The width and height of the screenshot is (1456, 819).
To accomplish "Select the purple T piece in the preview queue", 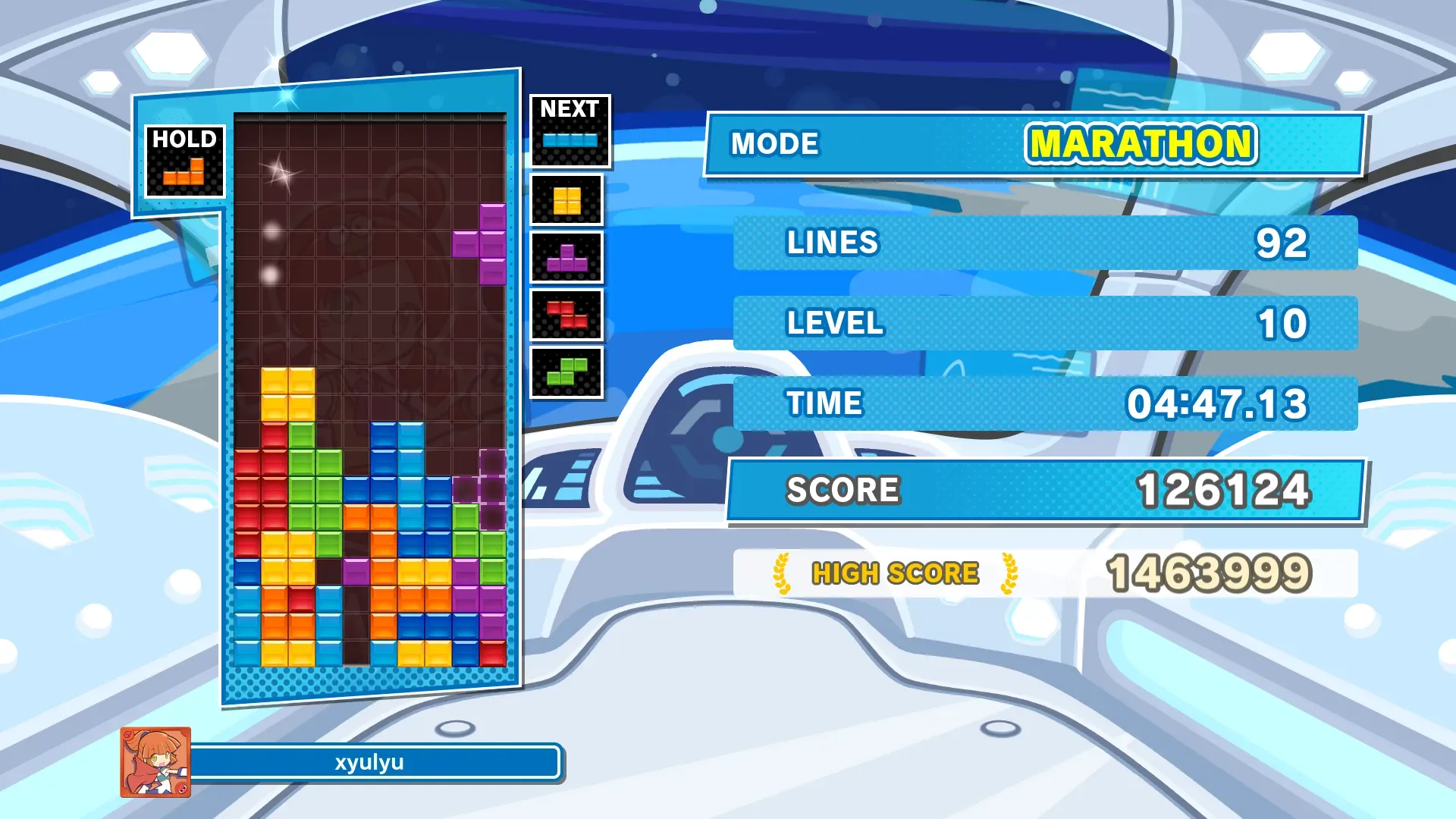I will point(566,259).
